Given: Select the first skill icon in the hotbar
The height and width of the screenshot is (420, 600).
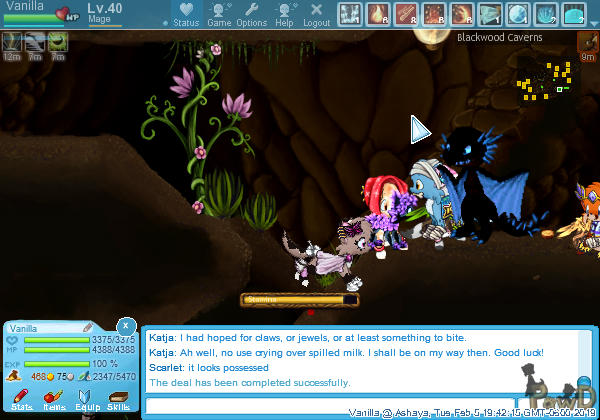Looking at the screenshot, I should 349,14.
